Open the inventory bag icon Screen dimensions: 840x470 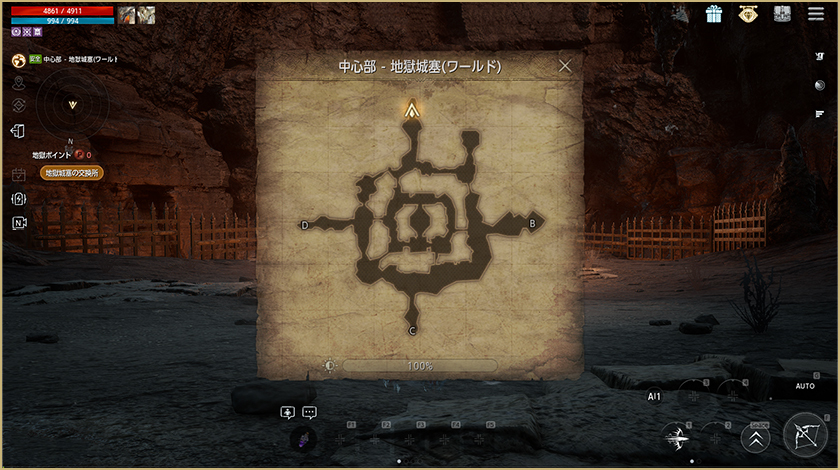782,14
